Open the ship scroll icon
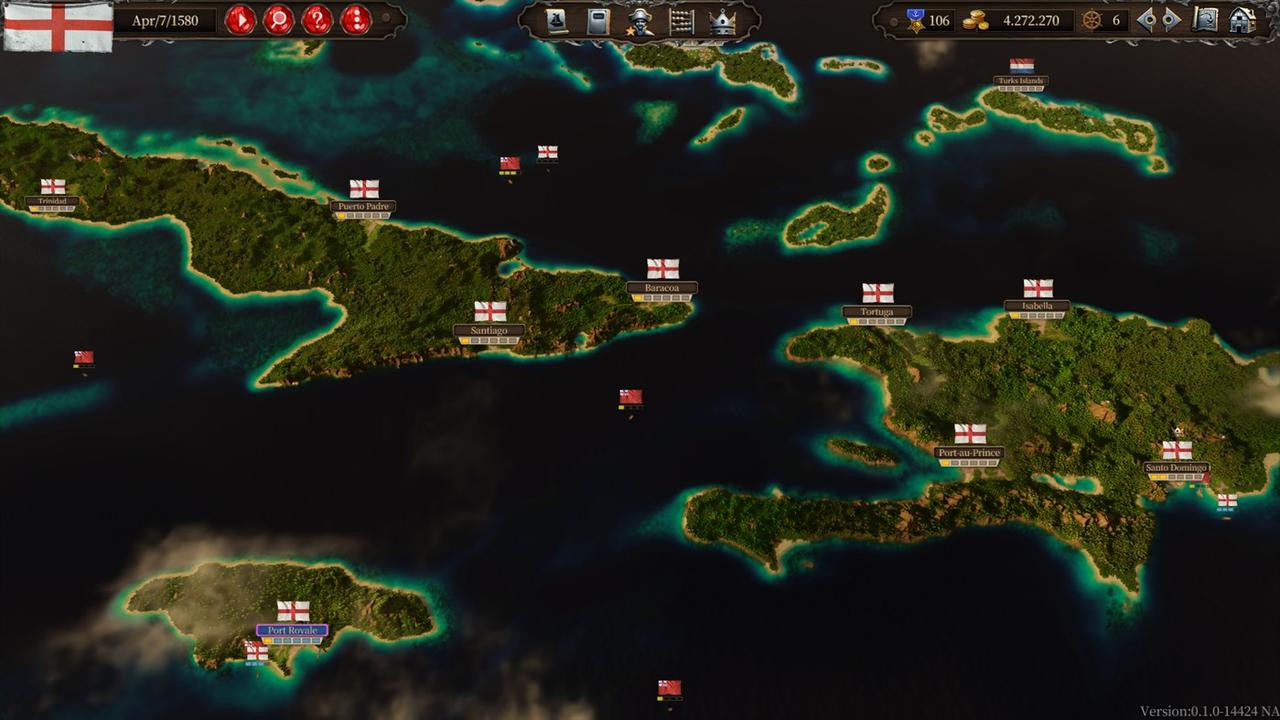 coord(556,21)
